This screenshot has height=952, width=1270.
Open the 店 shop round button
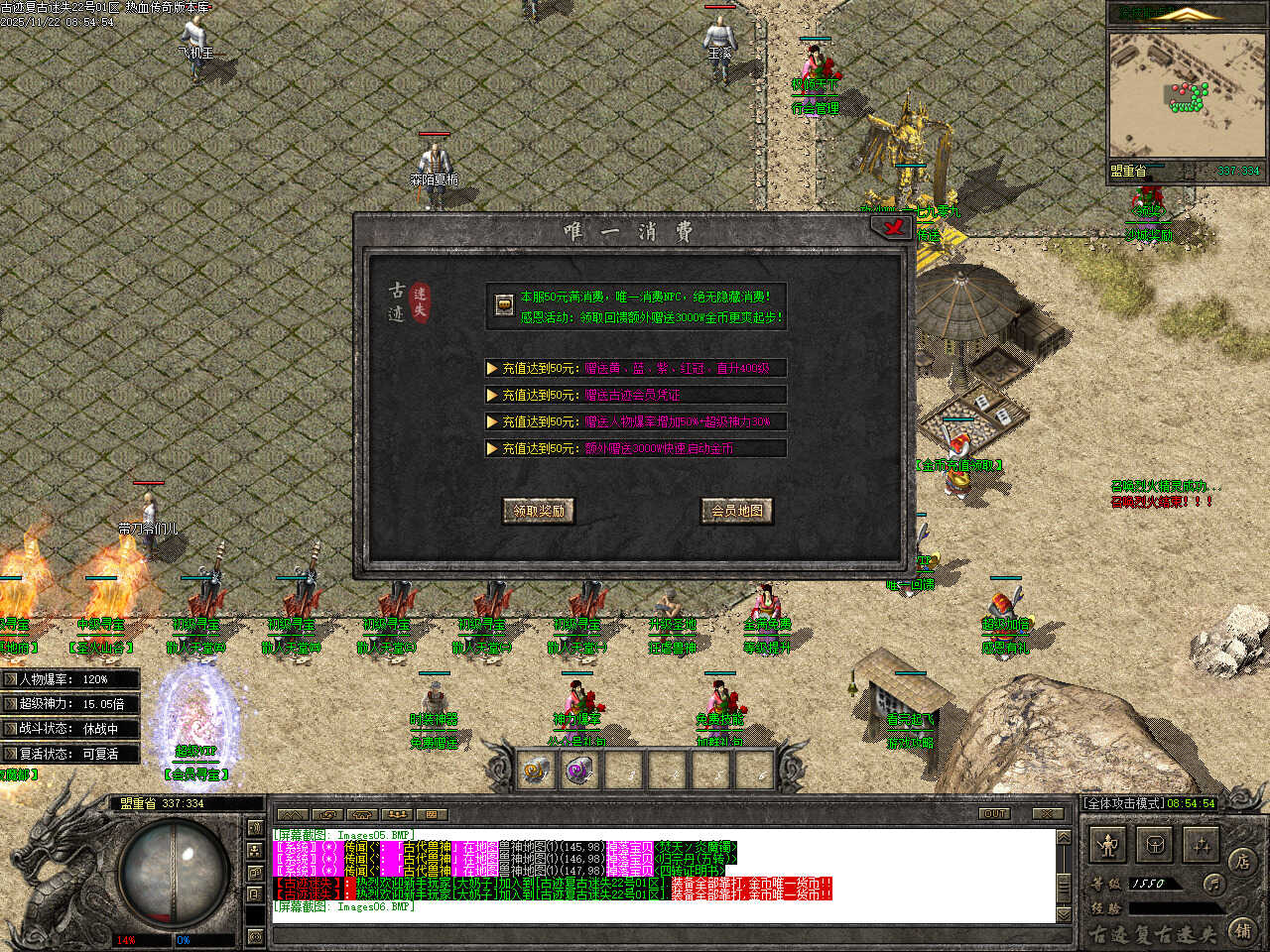[1241, 862]
